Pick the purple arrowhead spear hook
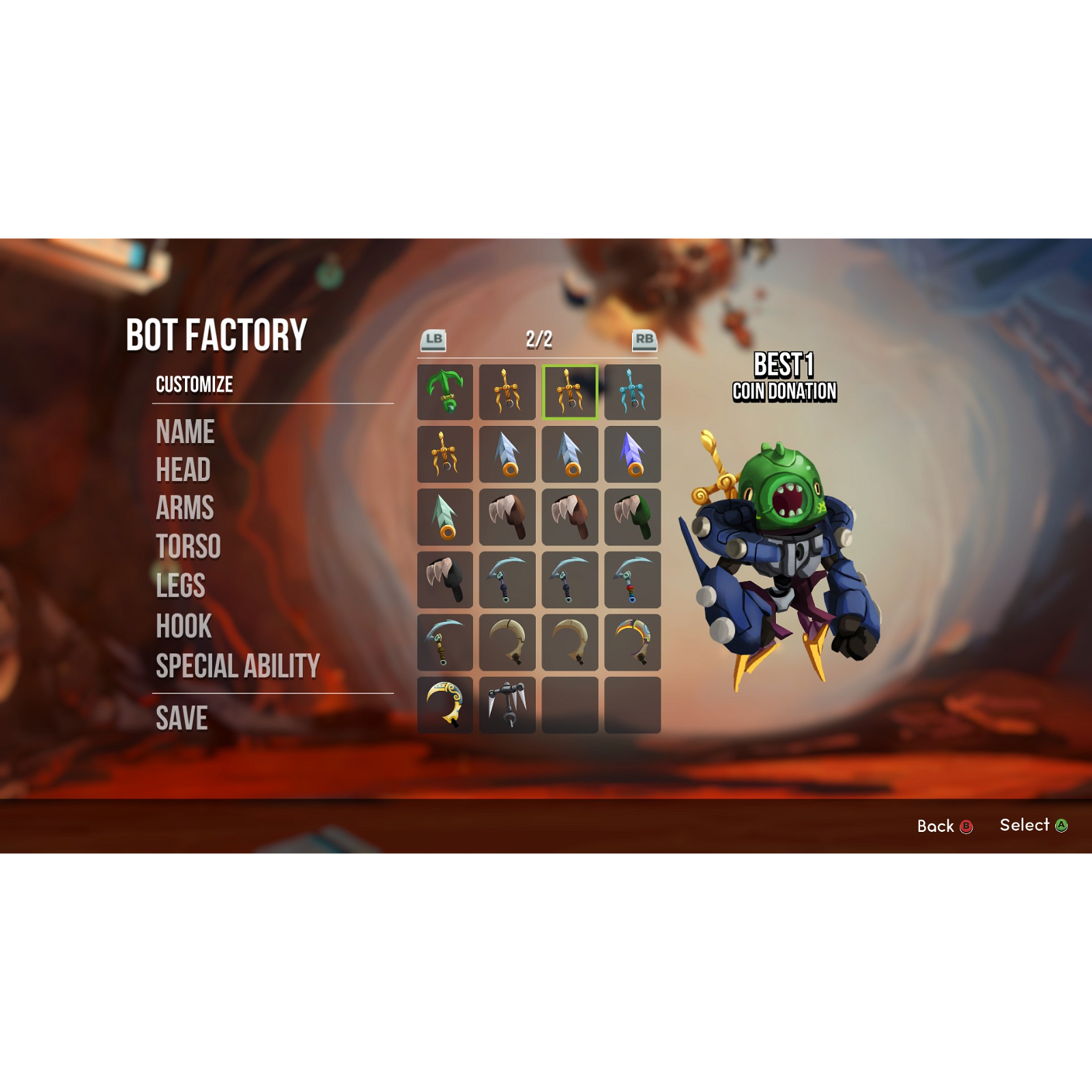Viewport: 1092px width, 1092px height. click(633, 455)
